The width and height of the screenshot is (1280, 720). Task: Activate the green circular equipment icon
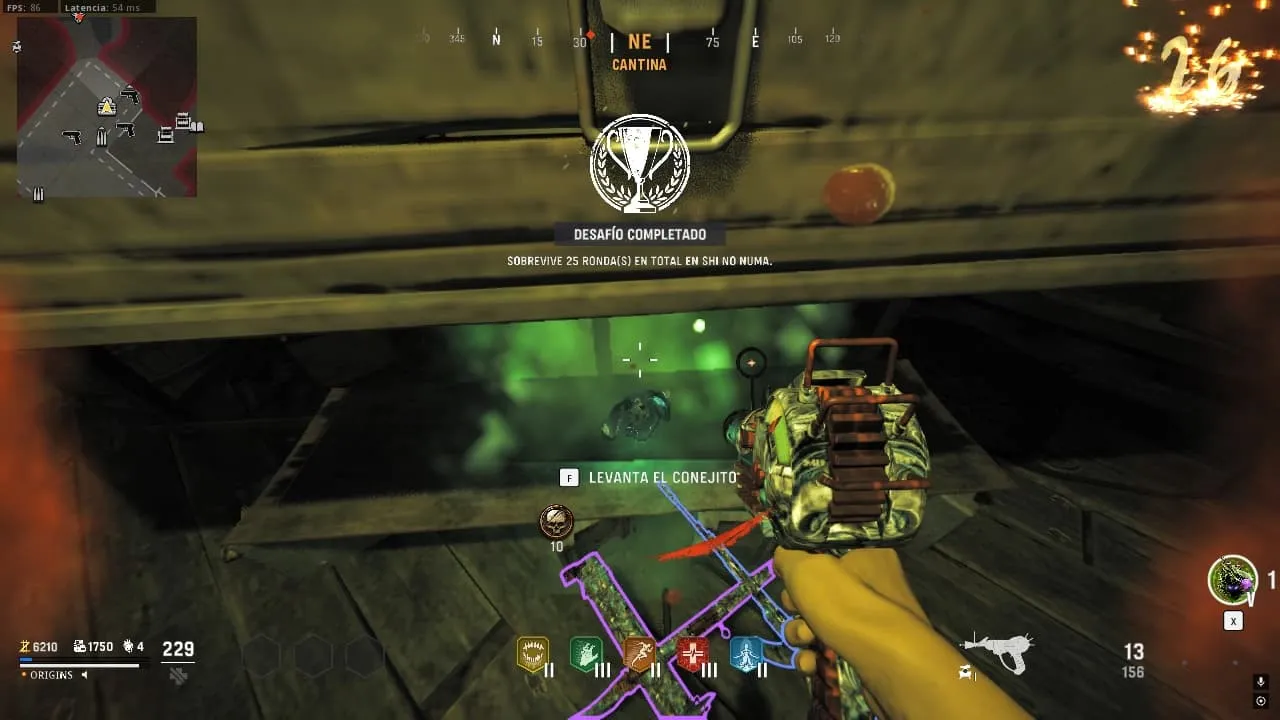[x=1232, y=580]
